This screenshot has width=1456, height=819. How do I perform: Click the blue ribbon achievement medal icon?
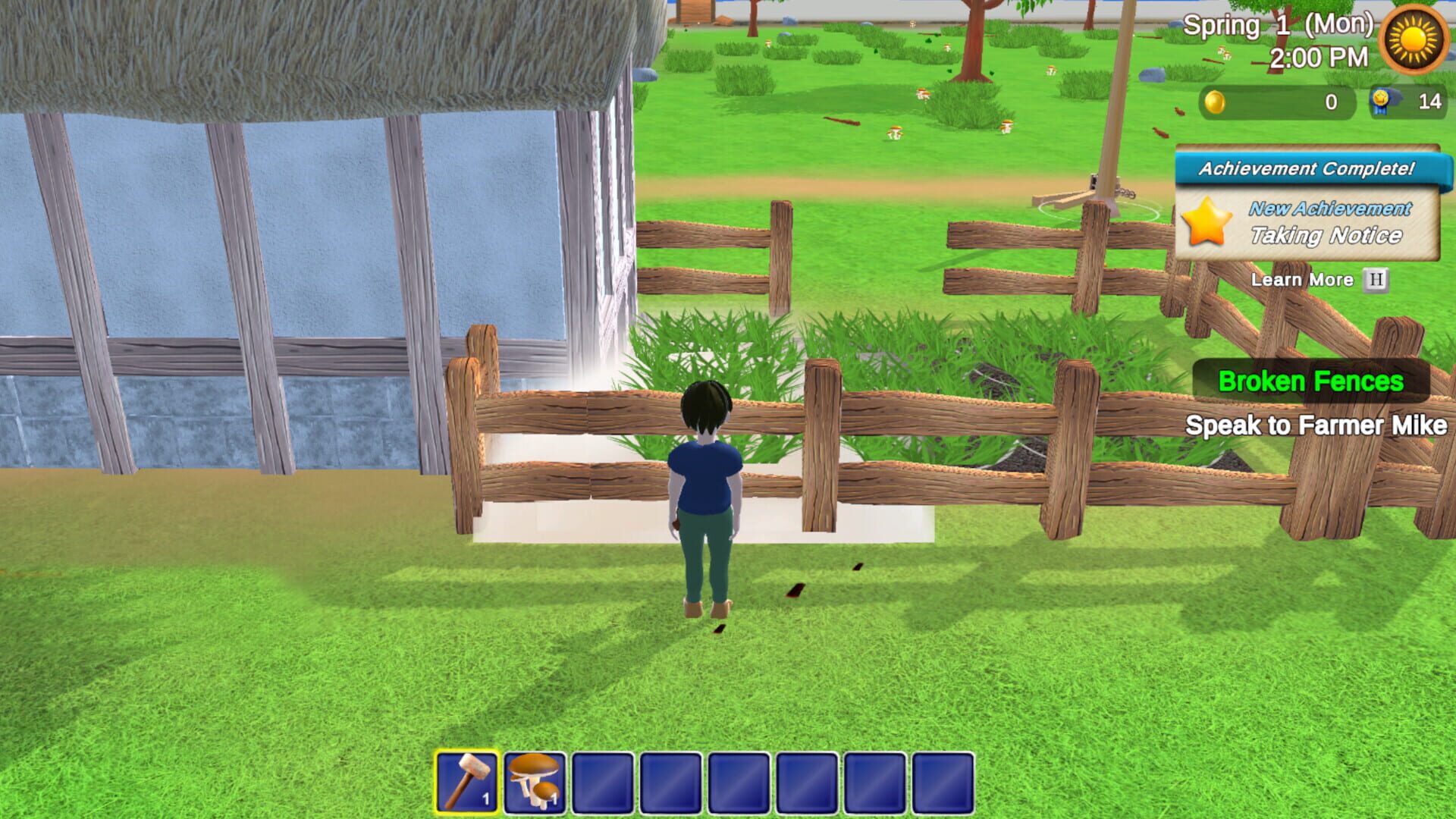tap(1382, 100)
